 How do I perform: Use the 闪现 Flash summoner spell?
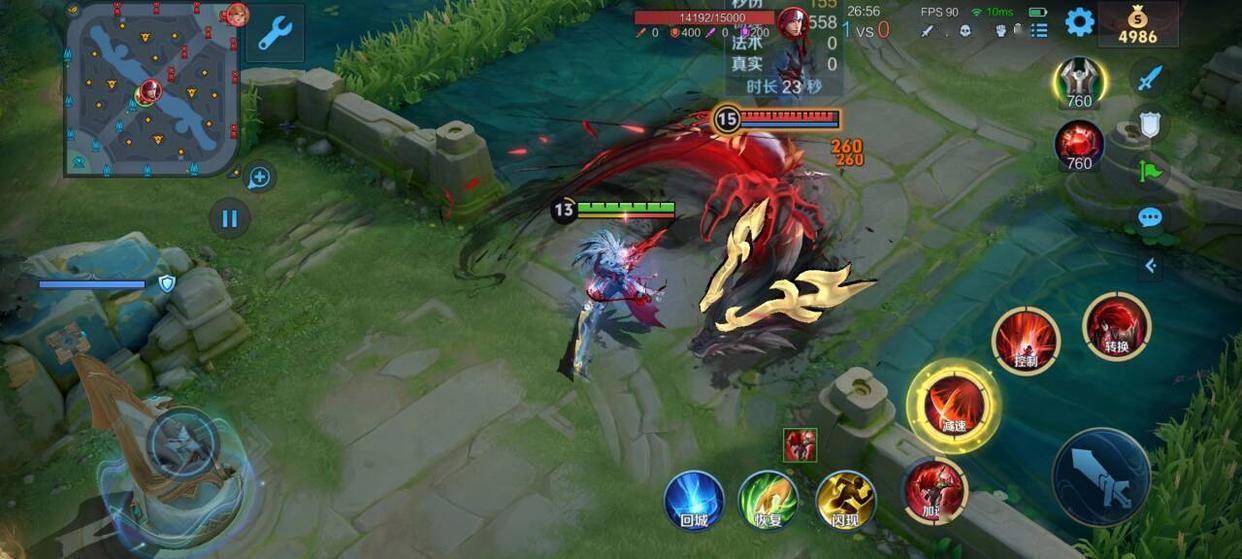[846, 500]
